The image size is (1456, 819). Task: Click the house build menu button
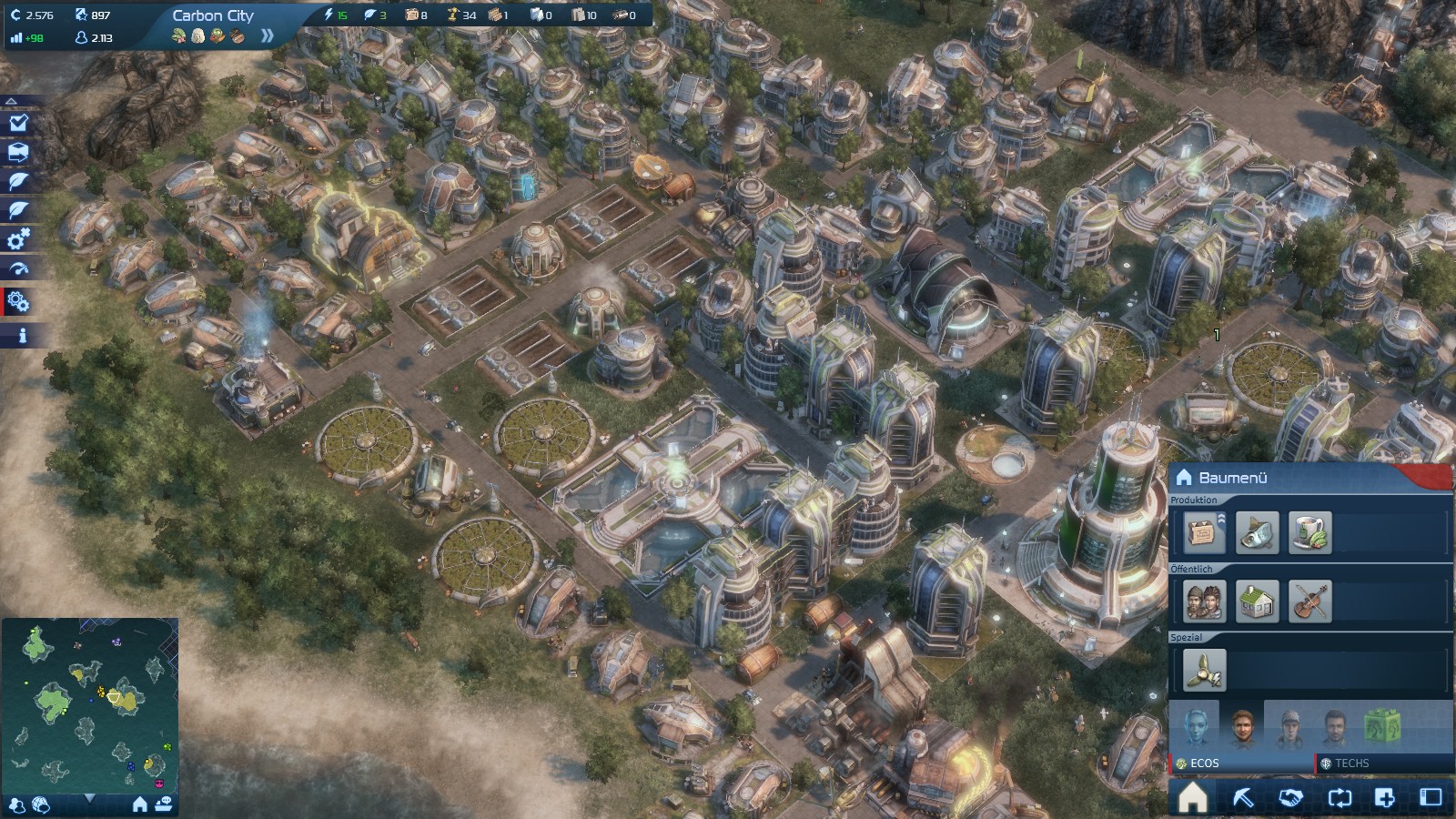pos(1192,798)
